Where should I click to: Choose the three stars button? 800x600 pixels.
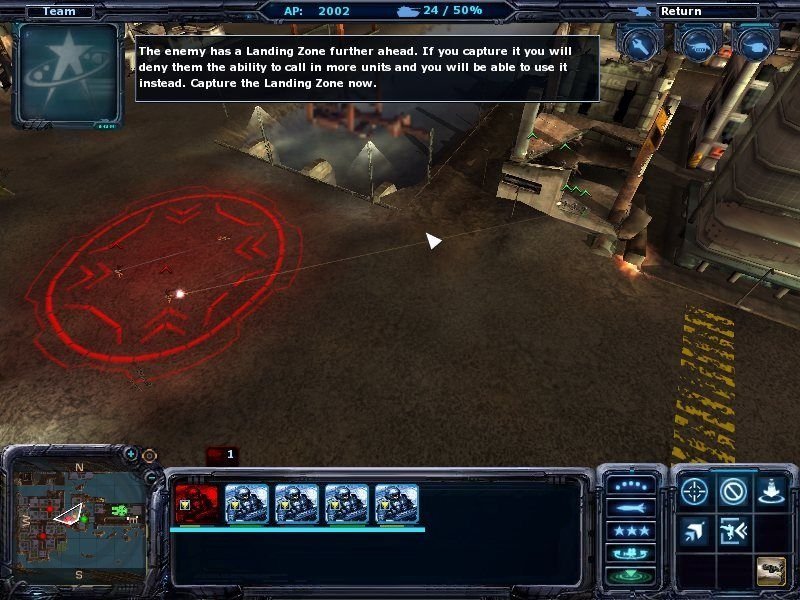[x=631, y=530]
